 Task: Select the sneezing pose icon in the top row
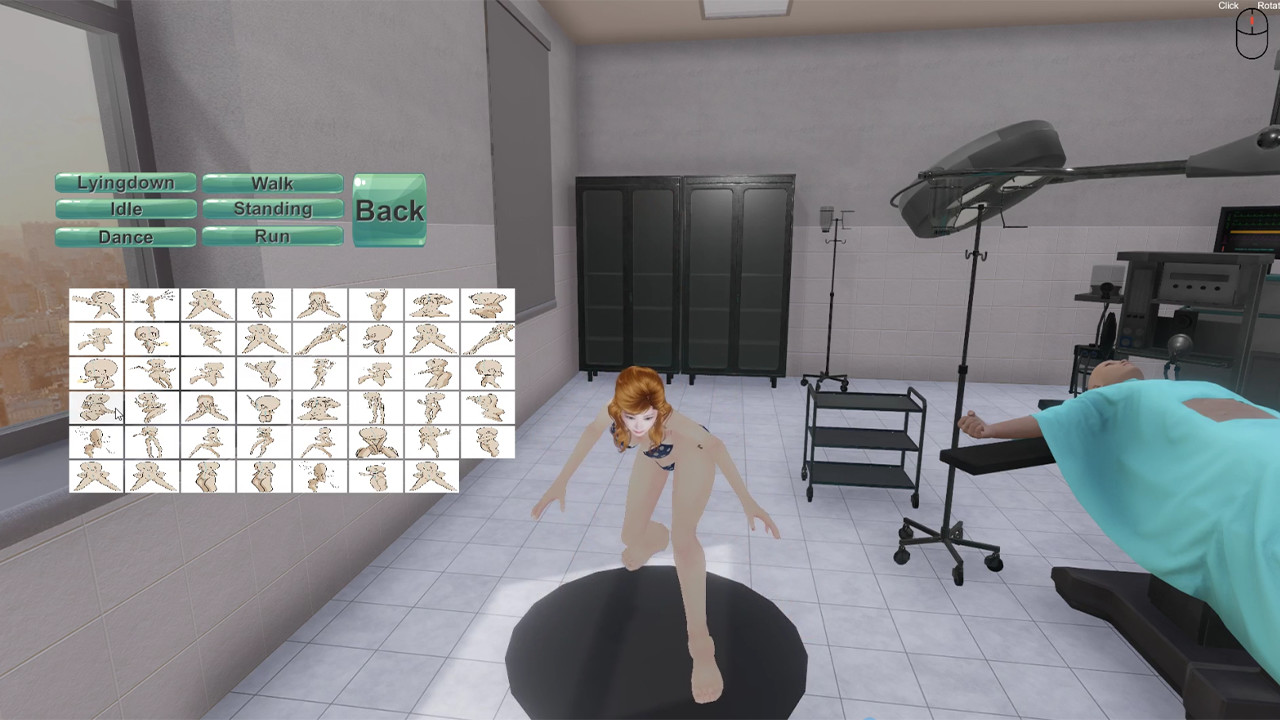[x=152, y=305]
